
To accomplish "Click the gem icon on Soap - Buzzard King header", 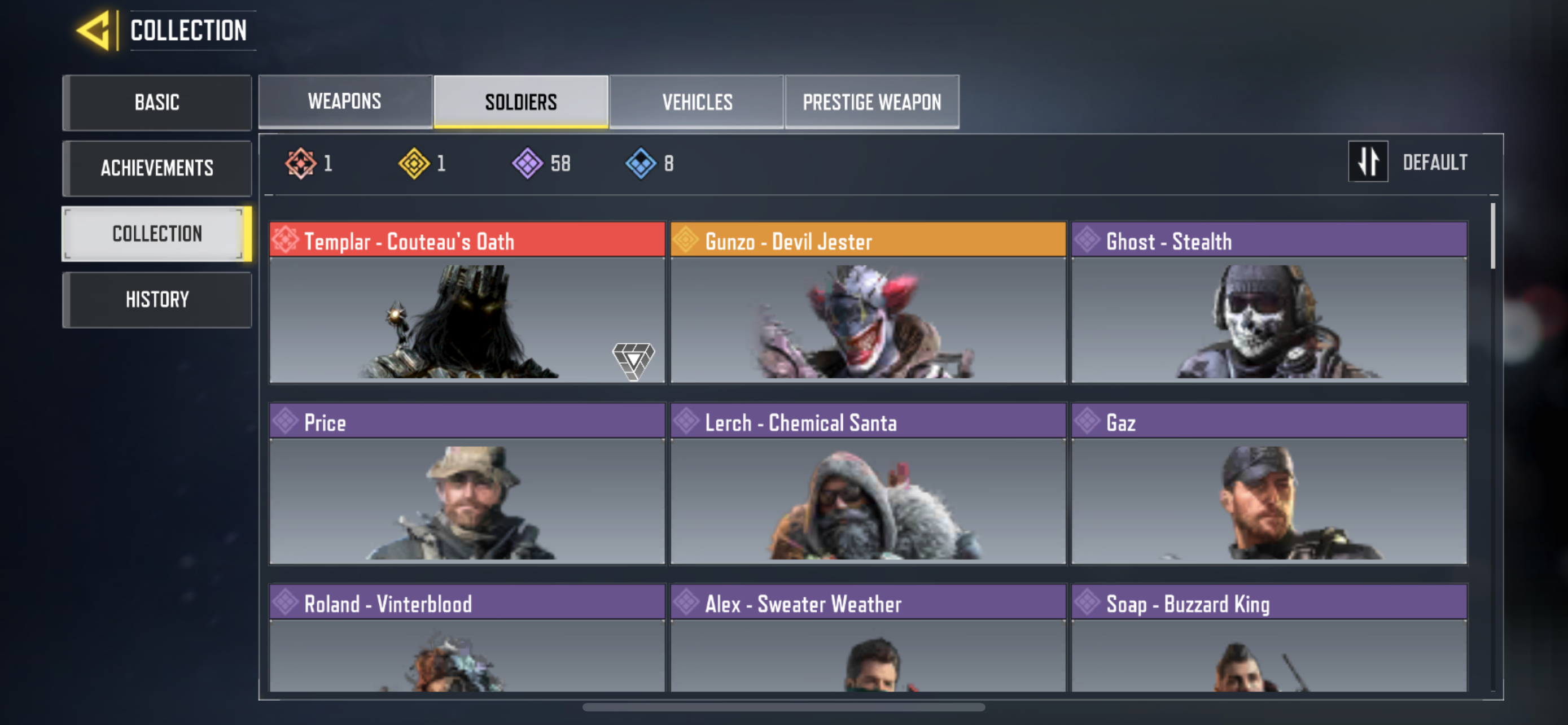I will 1088,604.
